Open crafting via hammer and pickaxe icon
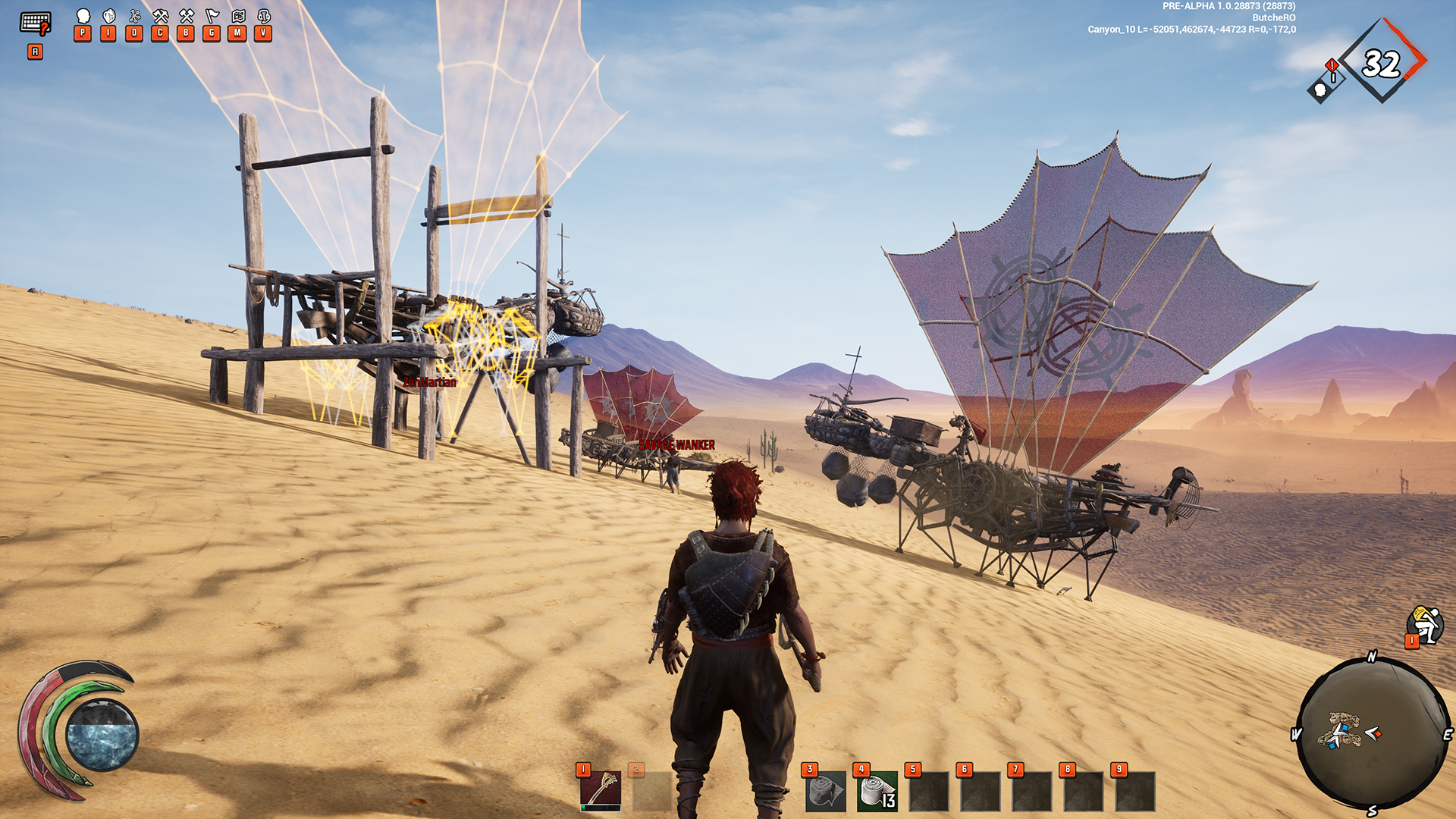The image size is (1456, 819). [160, 17]
